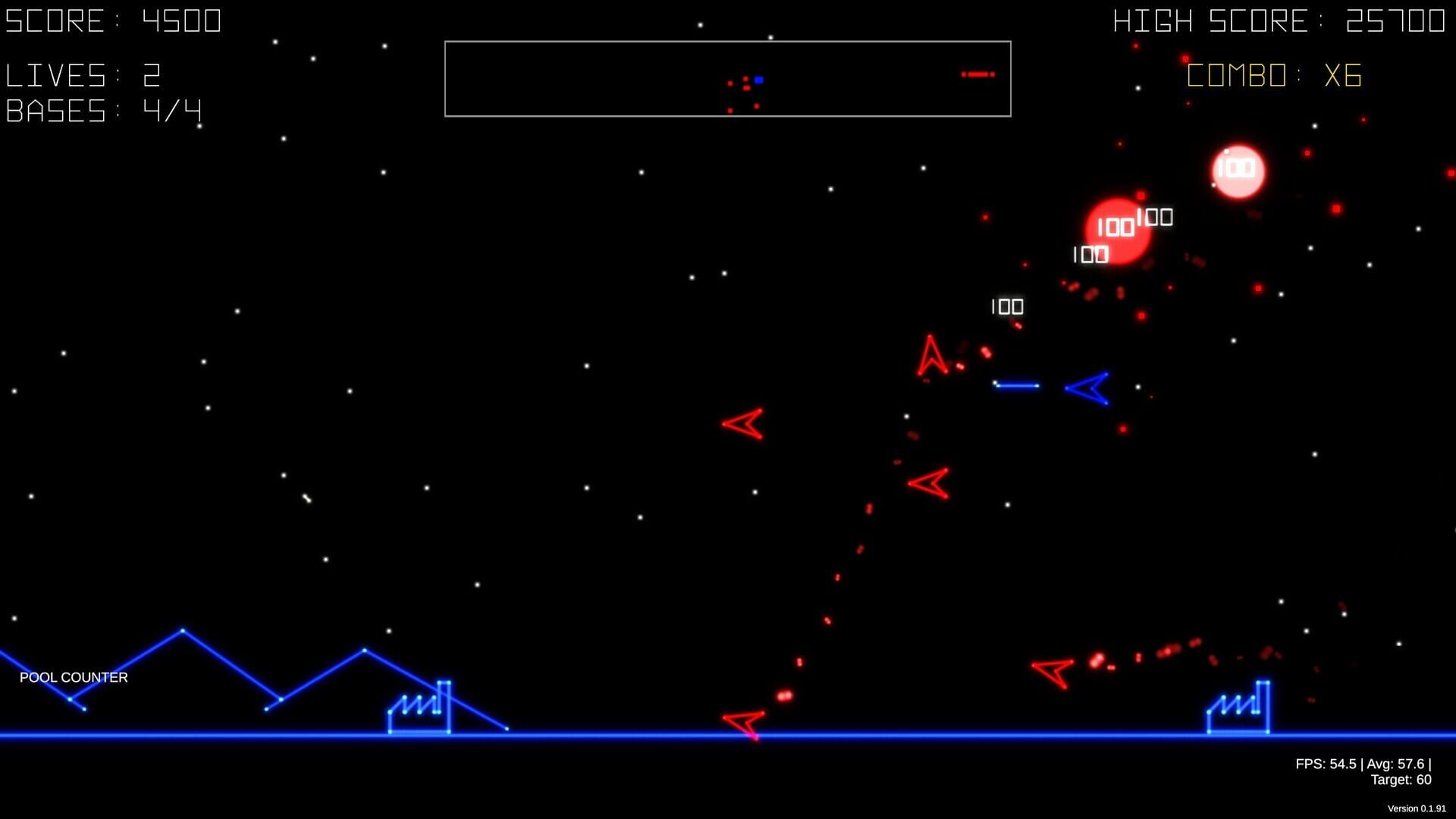The image size is (1456, 819).
Task: Toggle the small glowing explosion top right
Action: (x=1238, y=171)
